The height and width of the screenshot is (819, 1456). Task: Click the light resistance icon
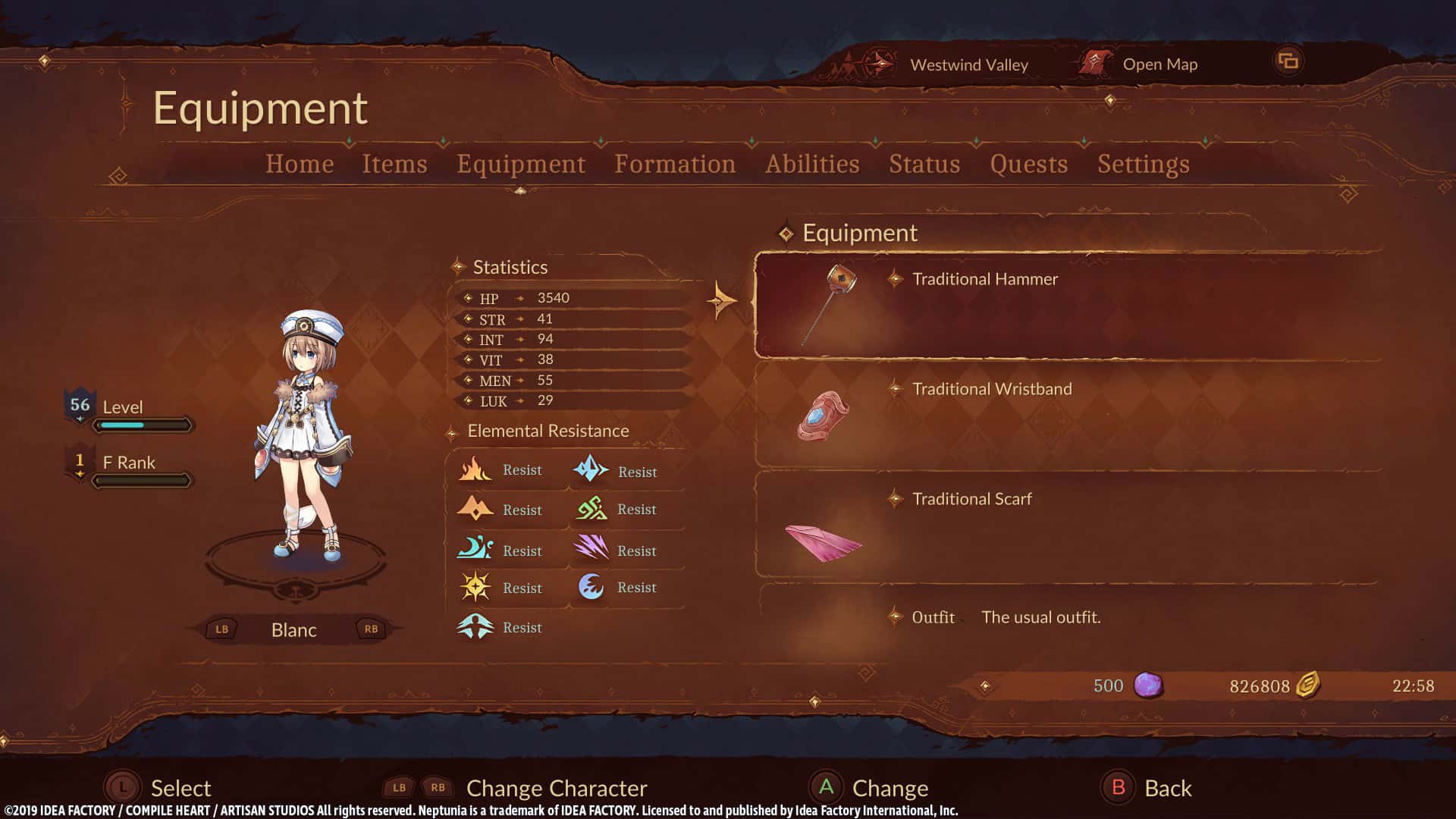475,587
